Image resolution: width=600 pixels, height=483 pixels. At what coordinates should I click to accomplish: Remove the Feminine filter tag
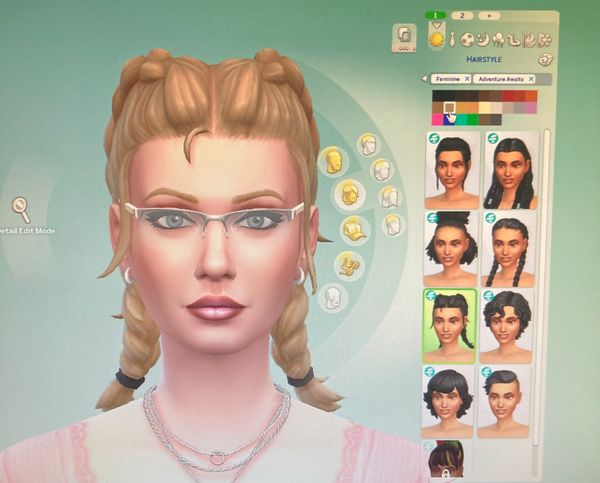tap(465, 78)
